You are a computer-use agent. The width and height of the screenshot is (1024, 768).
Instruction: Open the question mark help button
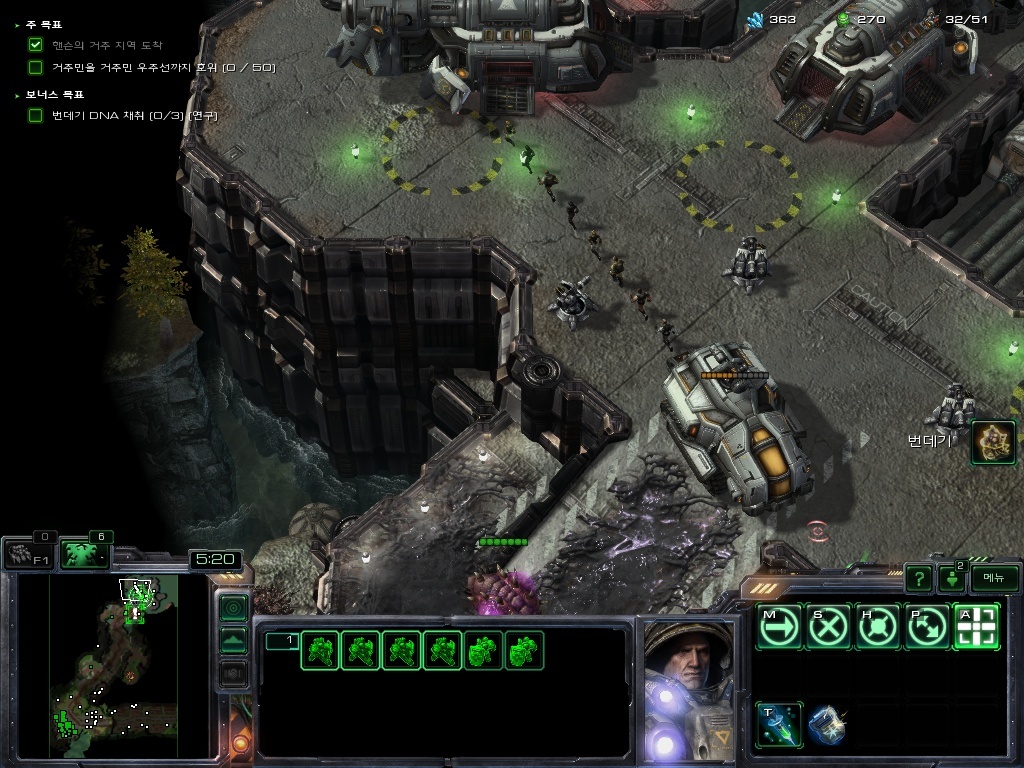(x=918, y=578)
